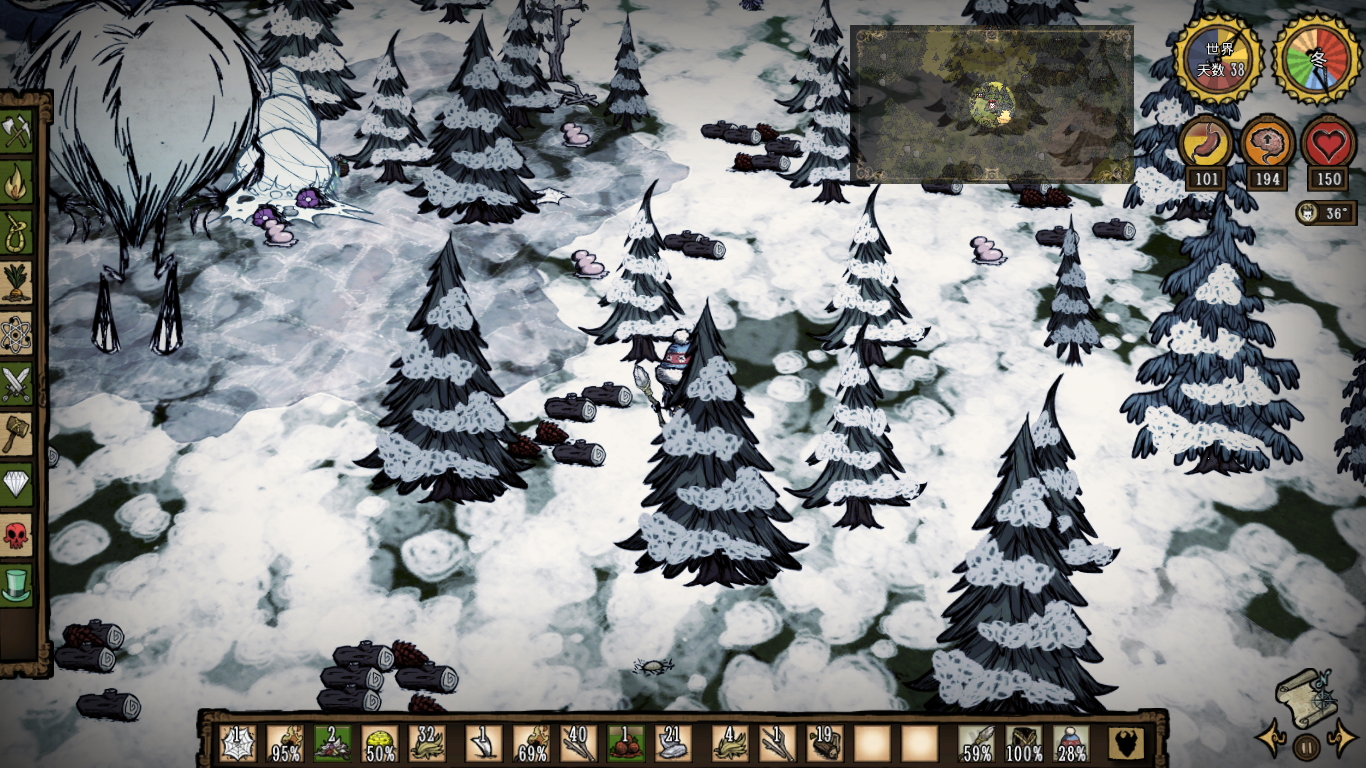Select the spider web inventory slot
Screen dimensions: 1366x768
point(237,743)
